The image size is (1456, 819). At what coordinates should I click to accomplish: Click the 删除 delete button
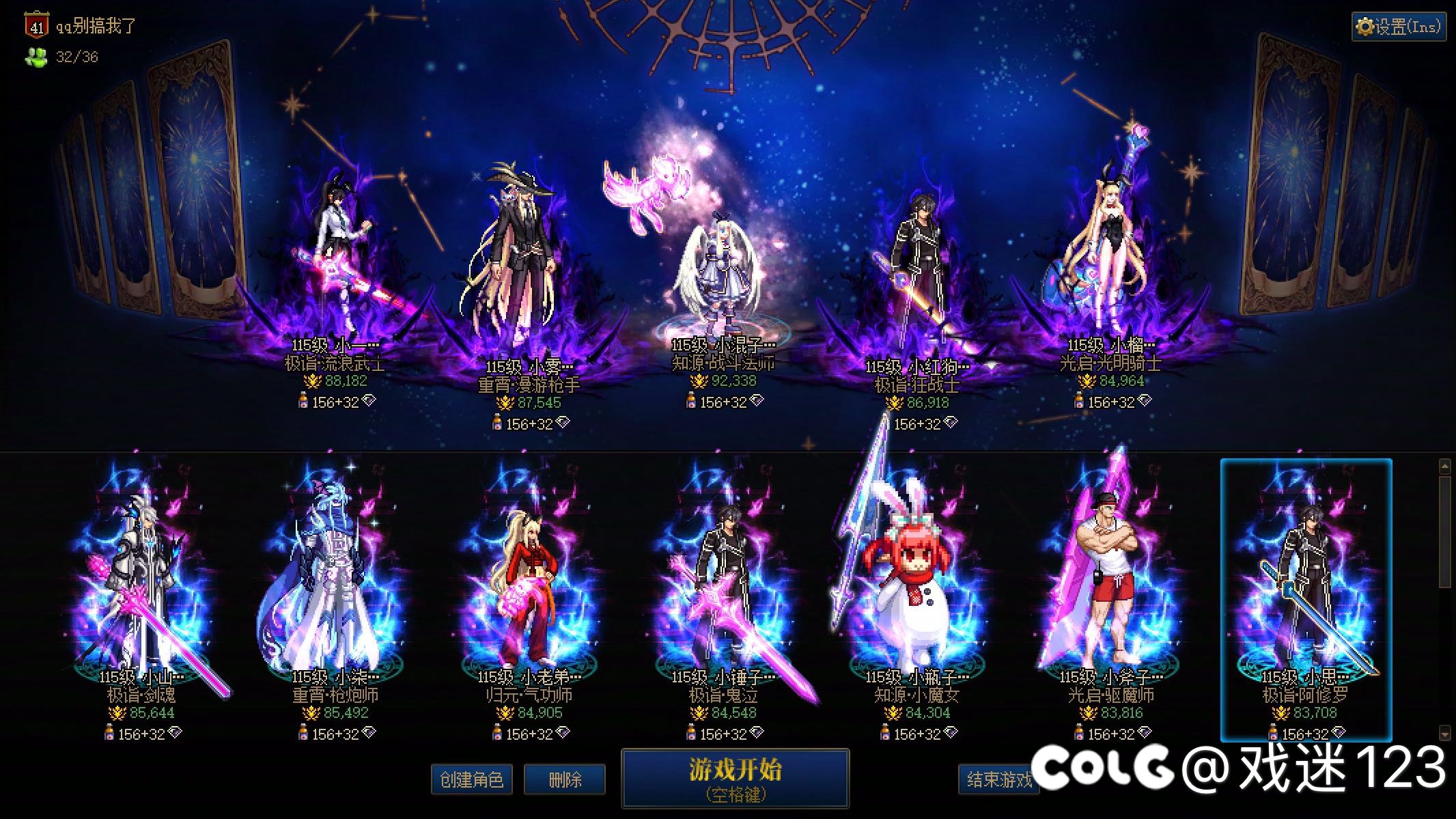(564, 779)
